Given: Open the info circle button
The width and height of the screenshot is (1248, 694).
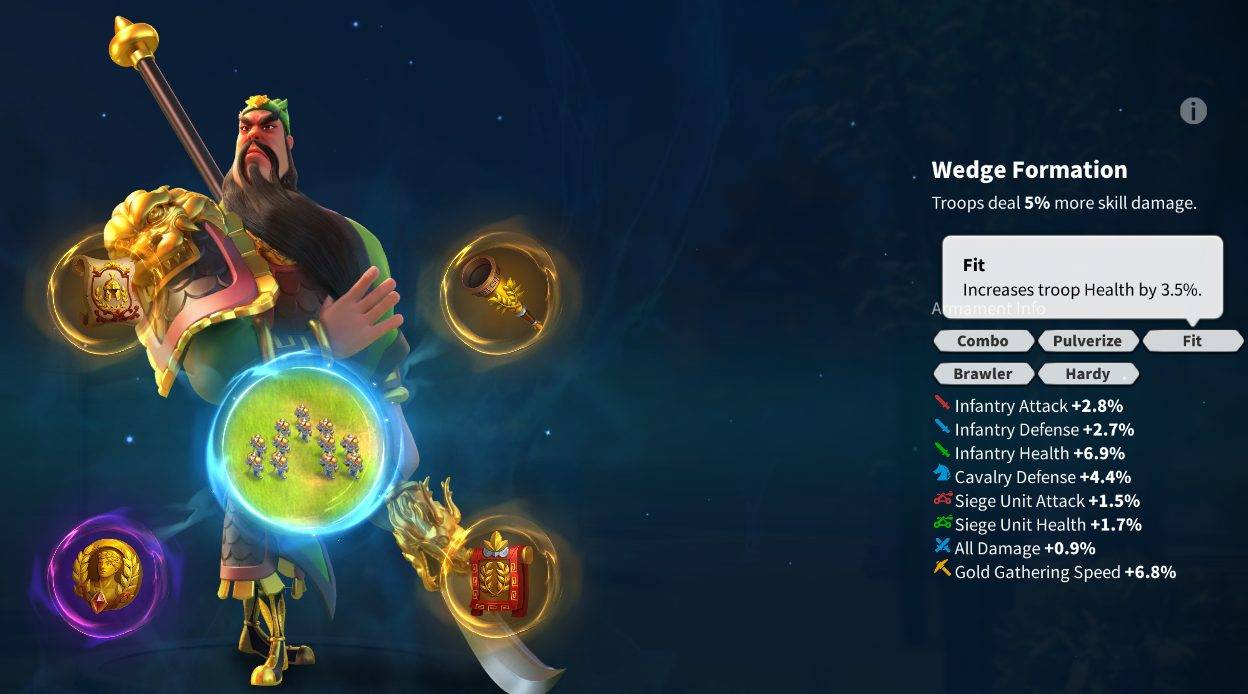Looking at the screenshot, I should [1193, 111].
